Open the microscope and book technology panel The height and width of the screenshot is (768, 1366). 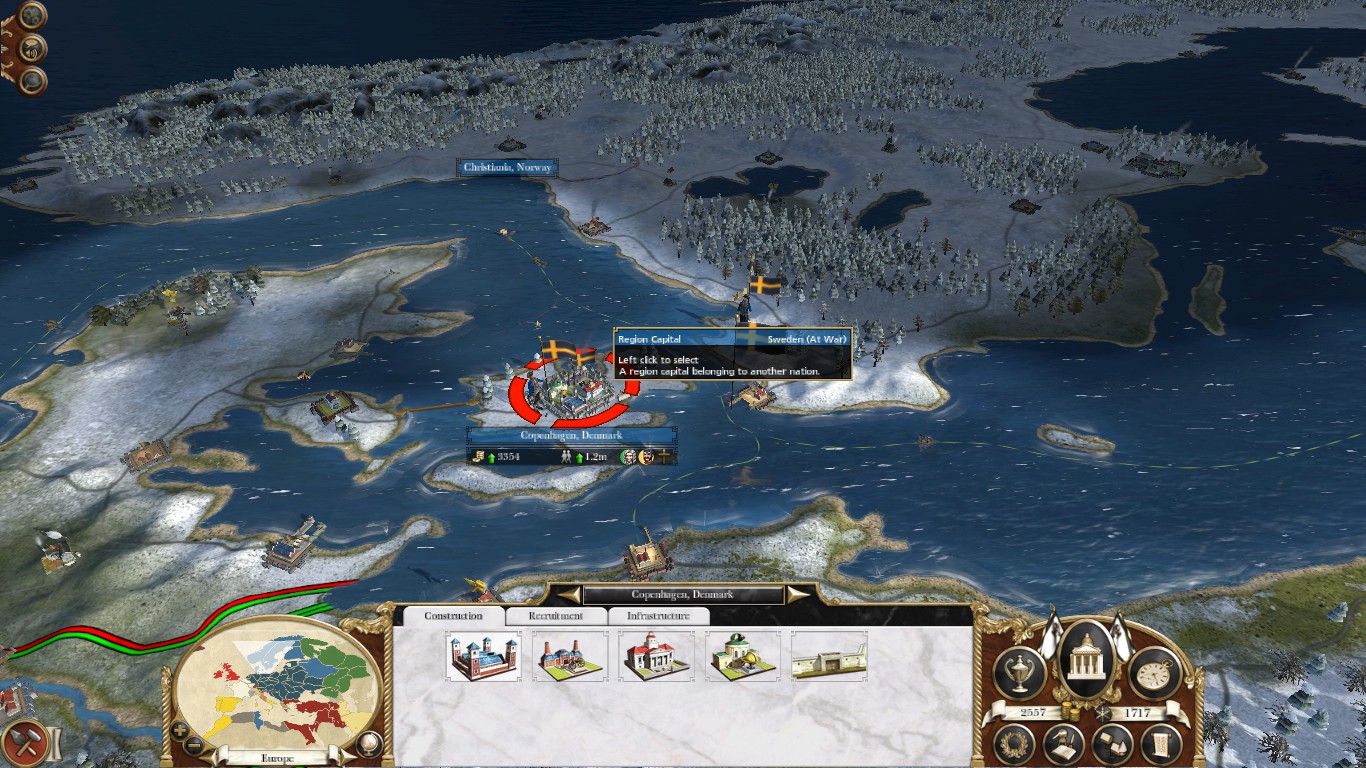[1064, 744]
